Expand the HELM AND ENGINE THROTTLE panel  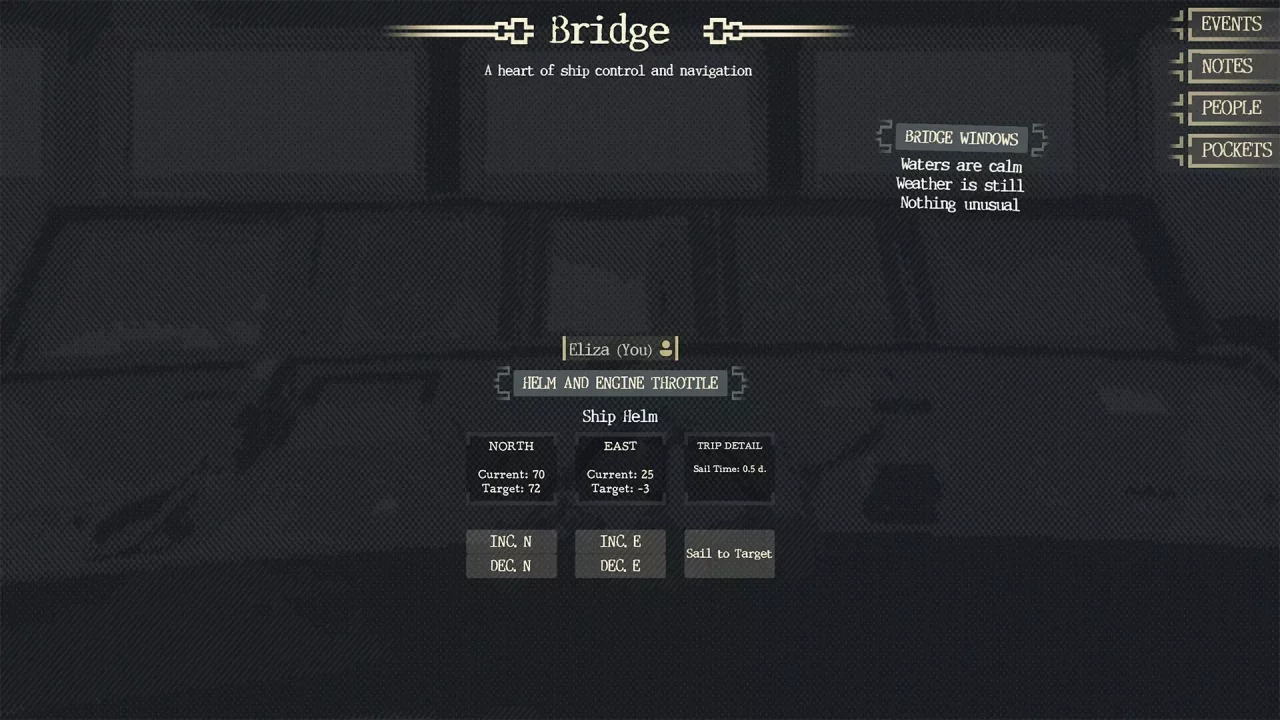click(620, 383)
